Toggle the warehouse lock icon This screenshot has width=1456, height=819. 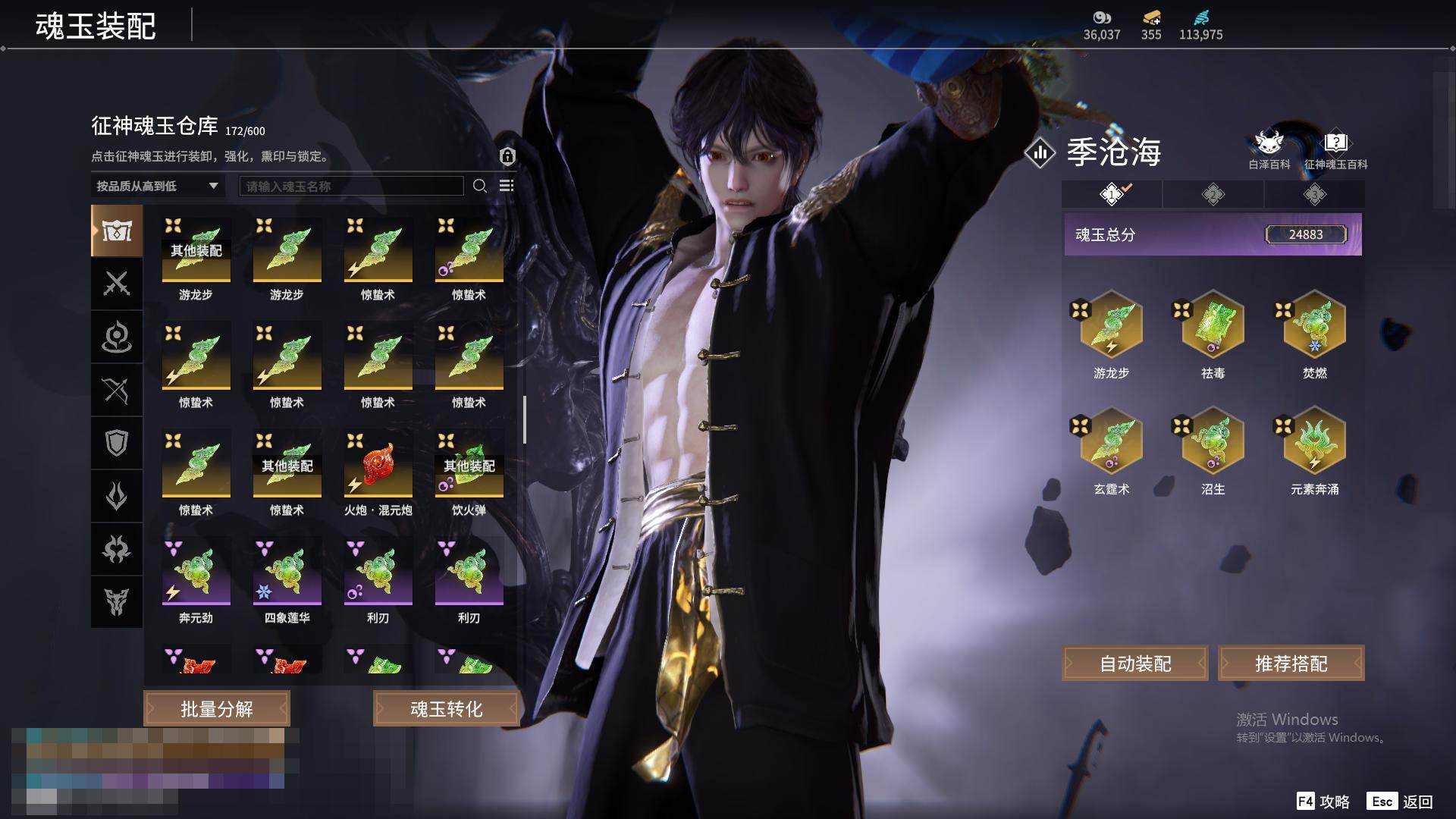[507, 156]
